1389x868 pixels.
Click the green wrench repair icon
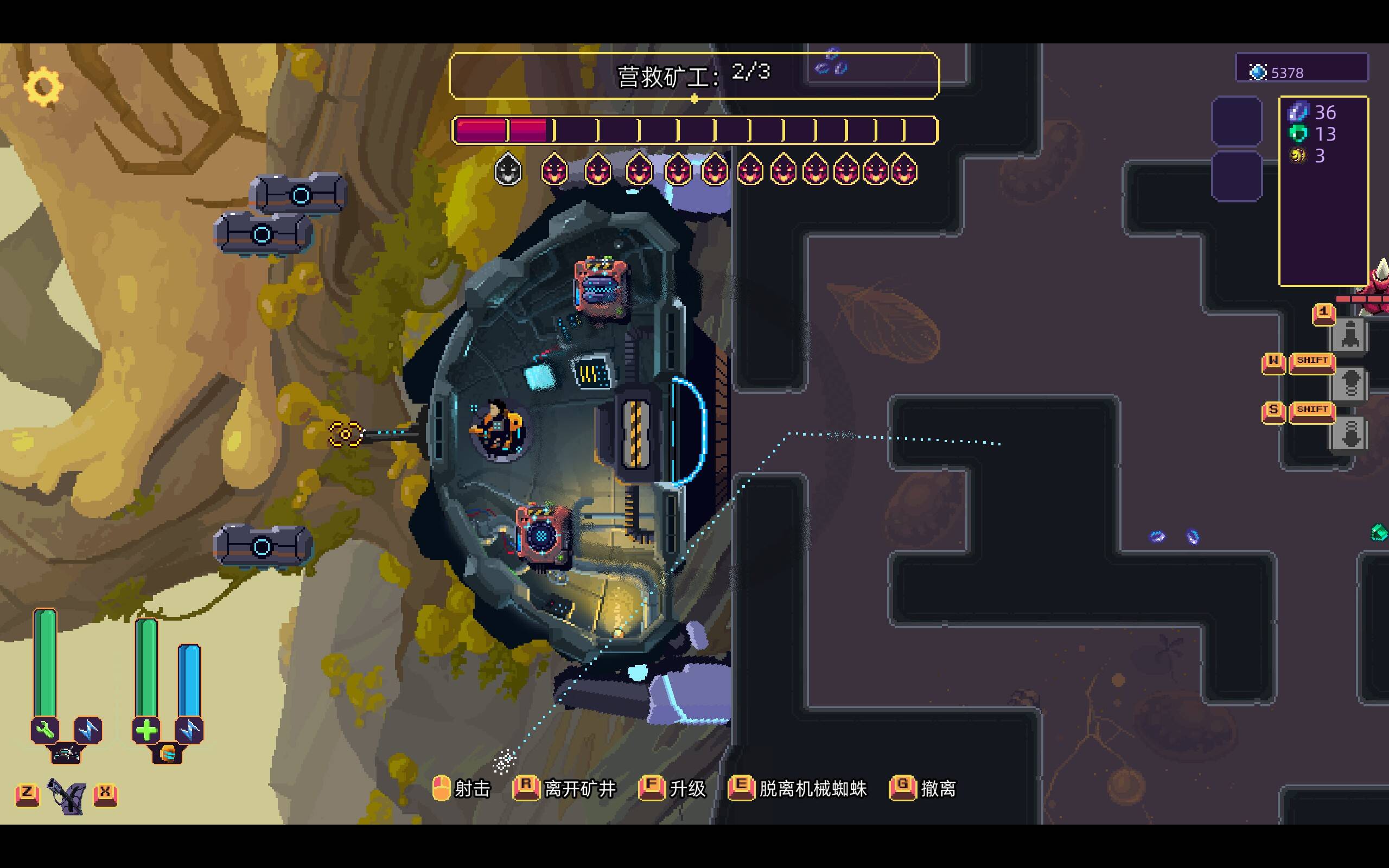click(45, 730)
